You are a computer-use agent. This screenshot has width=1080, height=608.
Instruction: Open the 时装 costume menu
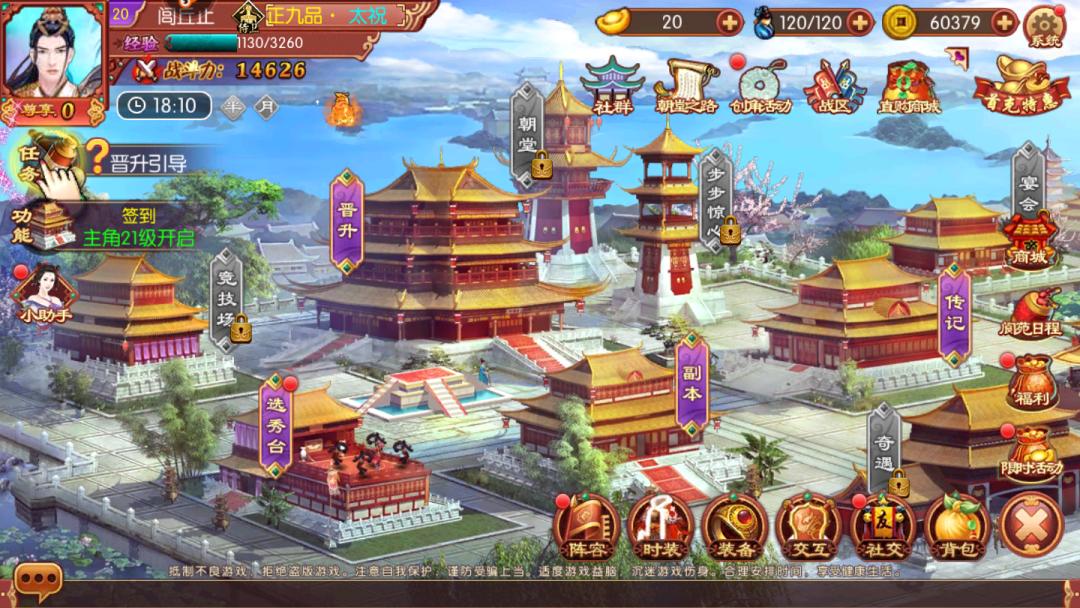point(660,526)
